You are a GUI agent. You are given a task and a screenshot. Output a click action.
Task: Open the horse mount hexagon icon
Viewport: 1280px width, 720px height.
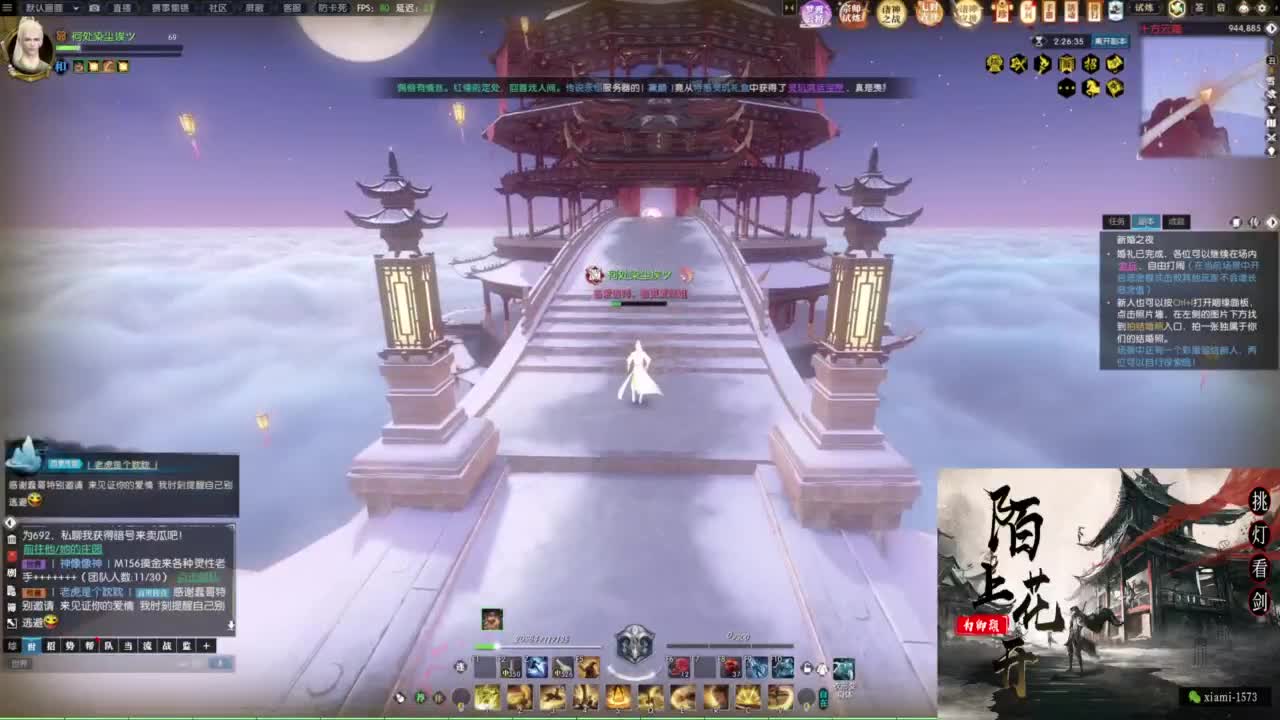(1090, 89)
